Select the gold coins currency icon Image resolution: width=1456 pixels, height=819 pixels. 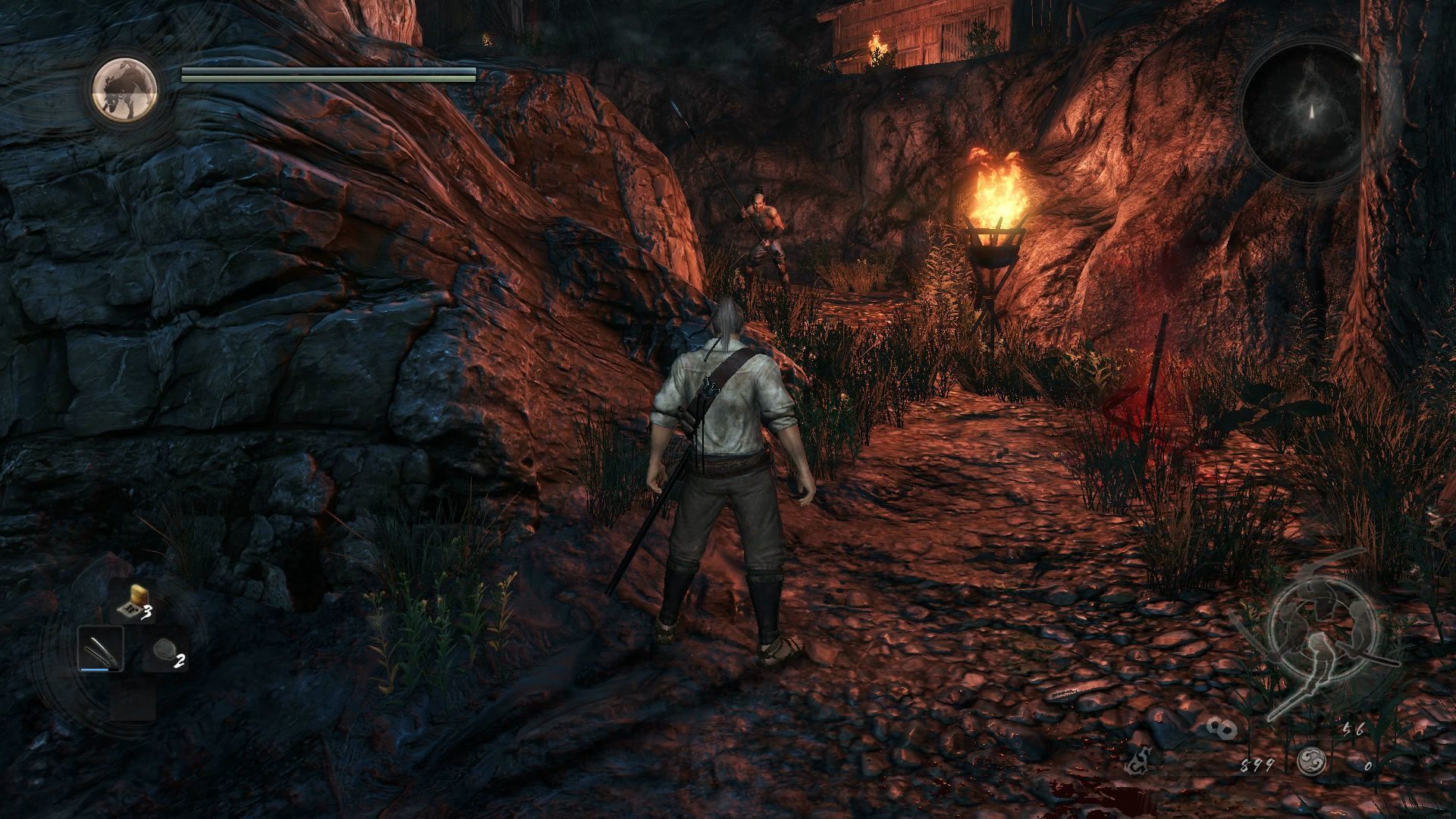pyautogui.click(x=1222, y=729)
